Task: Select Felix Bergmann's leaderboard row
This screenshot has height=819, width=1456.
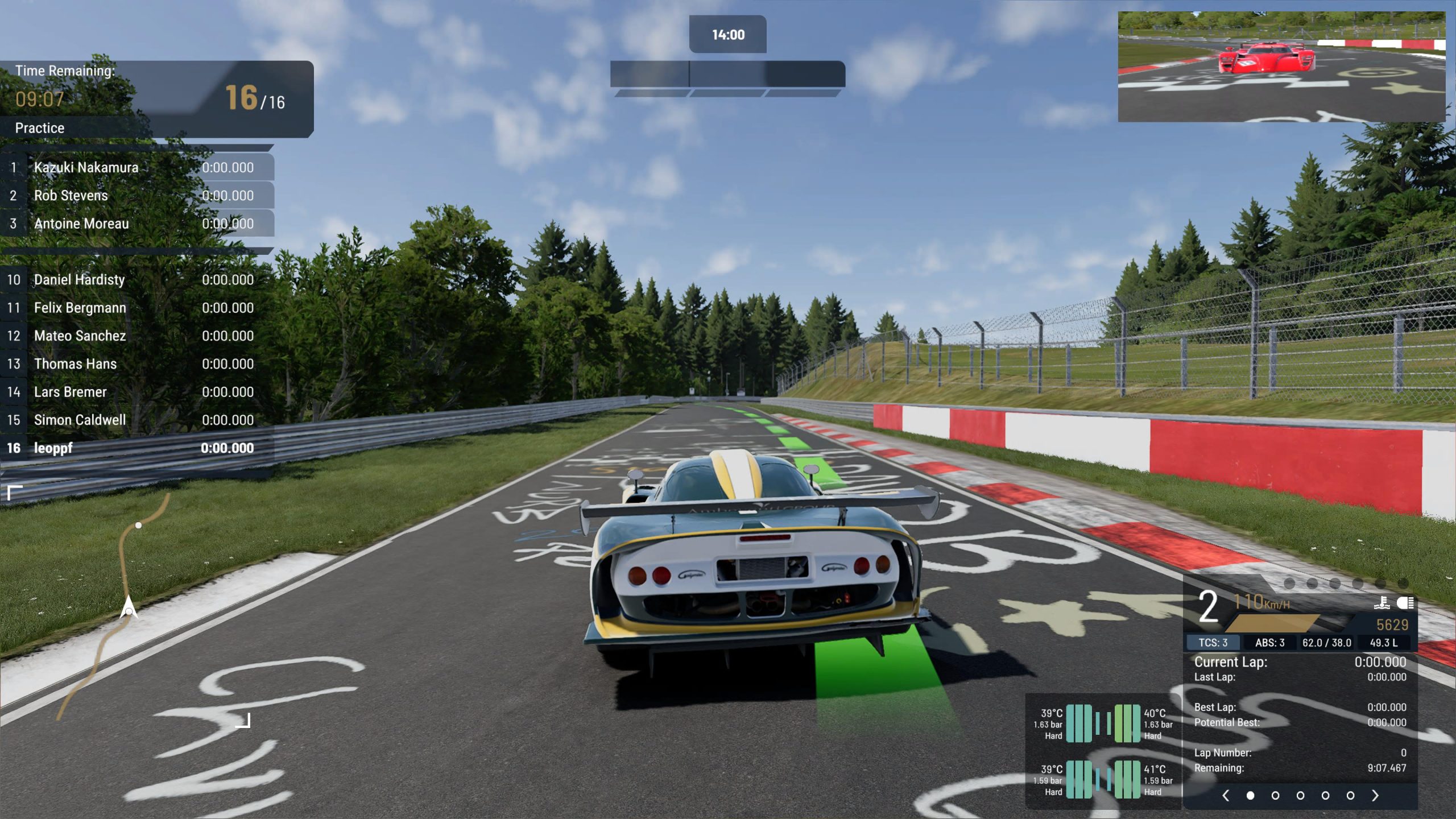Action: tap(136, 308)
